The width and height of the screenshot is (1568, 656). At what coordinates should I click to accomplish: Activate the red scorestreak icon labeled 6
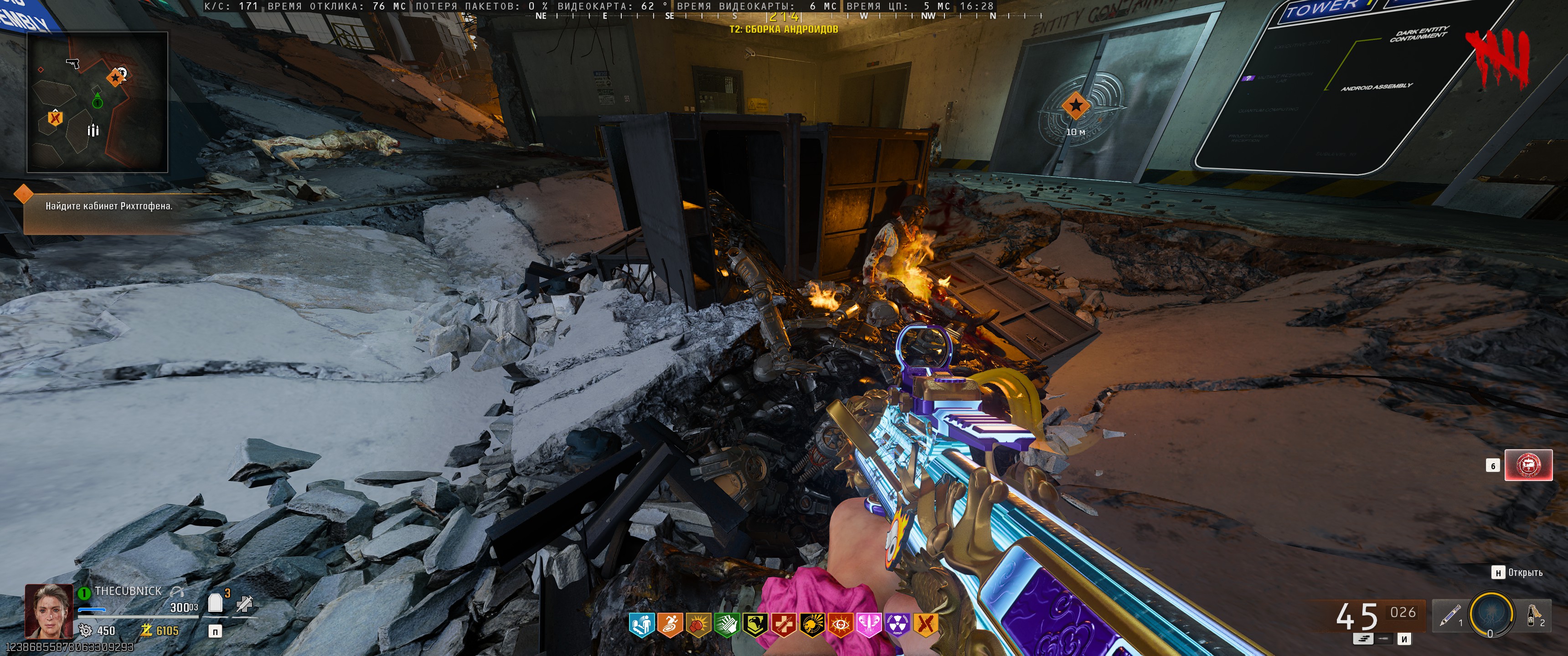pyautogui.click(x=1528, y=466)
